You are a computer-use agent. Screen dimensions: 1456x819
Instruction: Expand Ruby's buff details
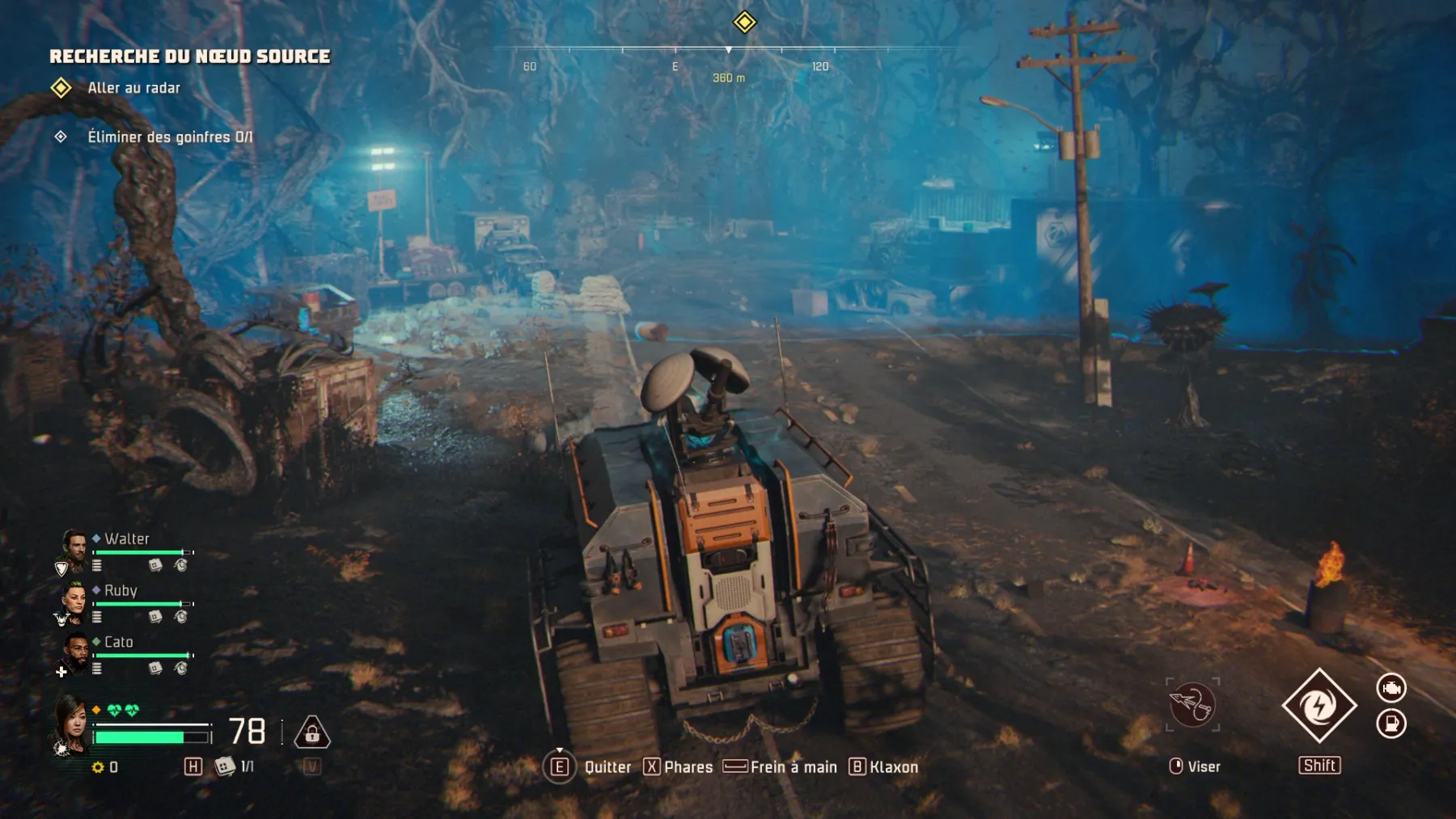tap(99, 615)
